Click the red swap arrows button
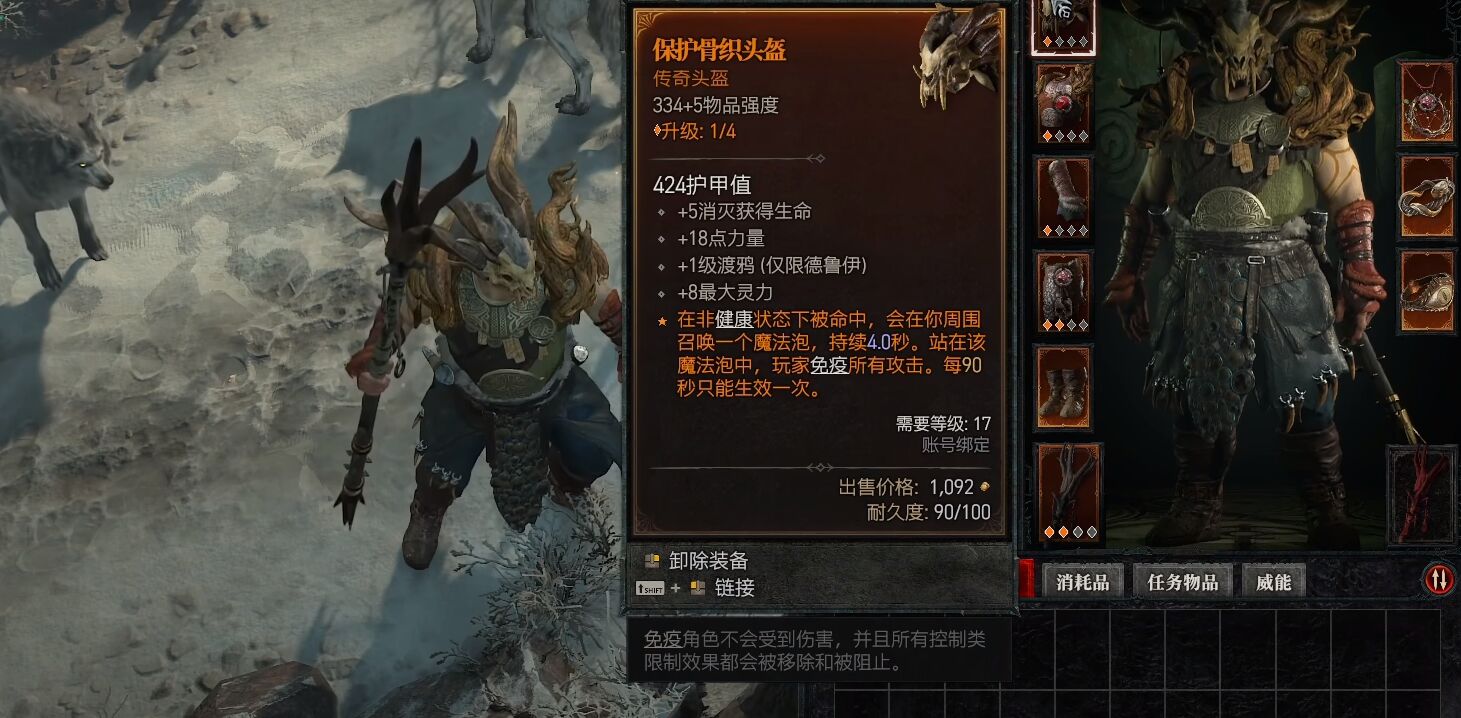 click(x=1437, y=578)
